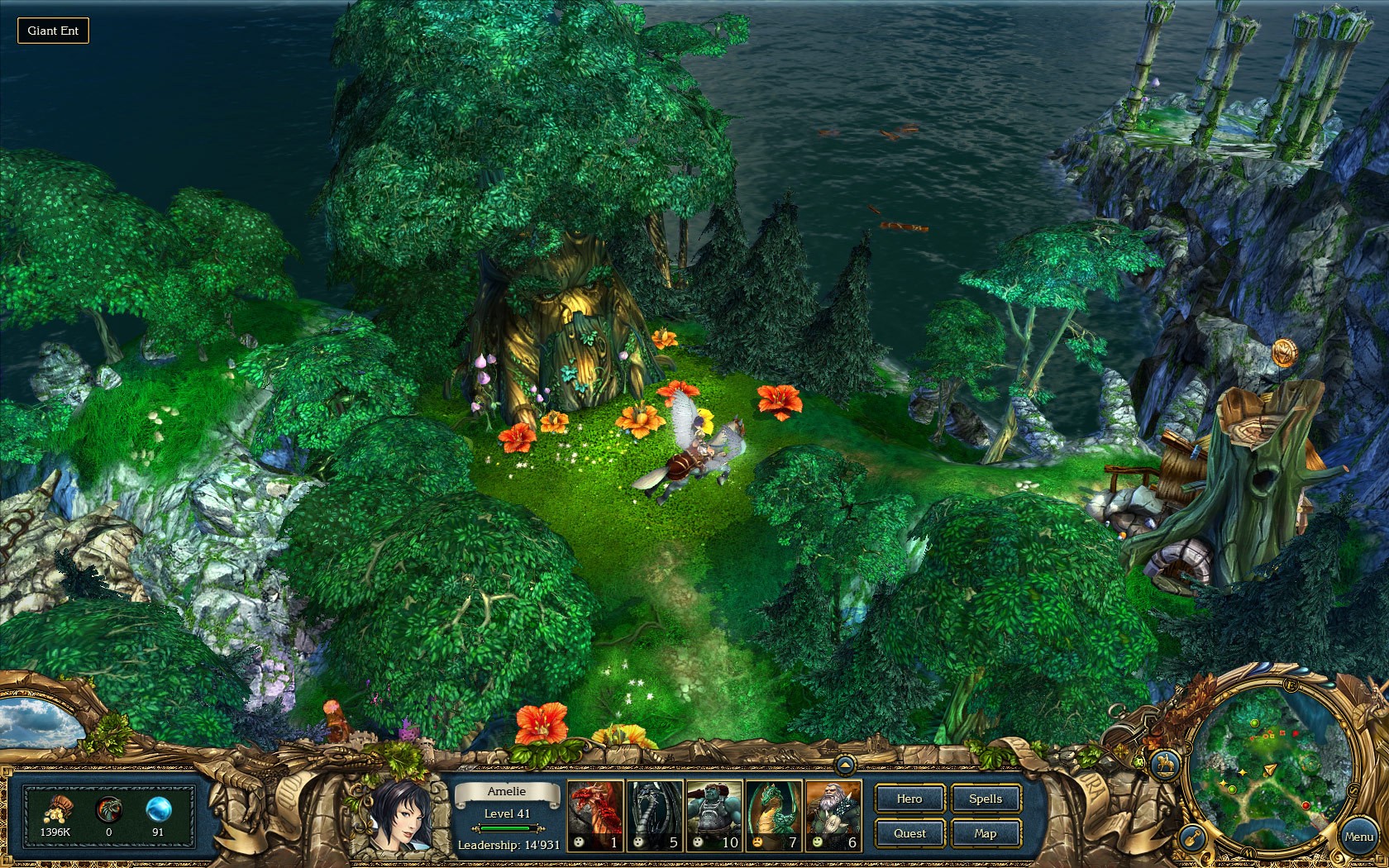The width and height of the screenshot is (1389, 868).
Task: Select the red dragon troop slot
Action: [595, 816]
